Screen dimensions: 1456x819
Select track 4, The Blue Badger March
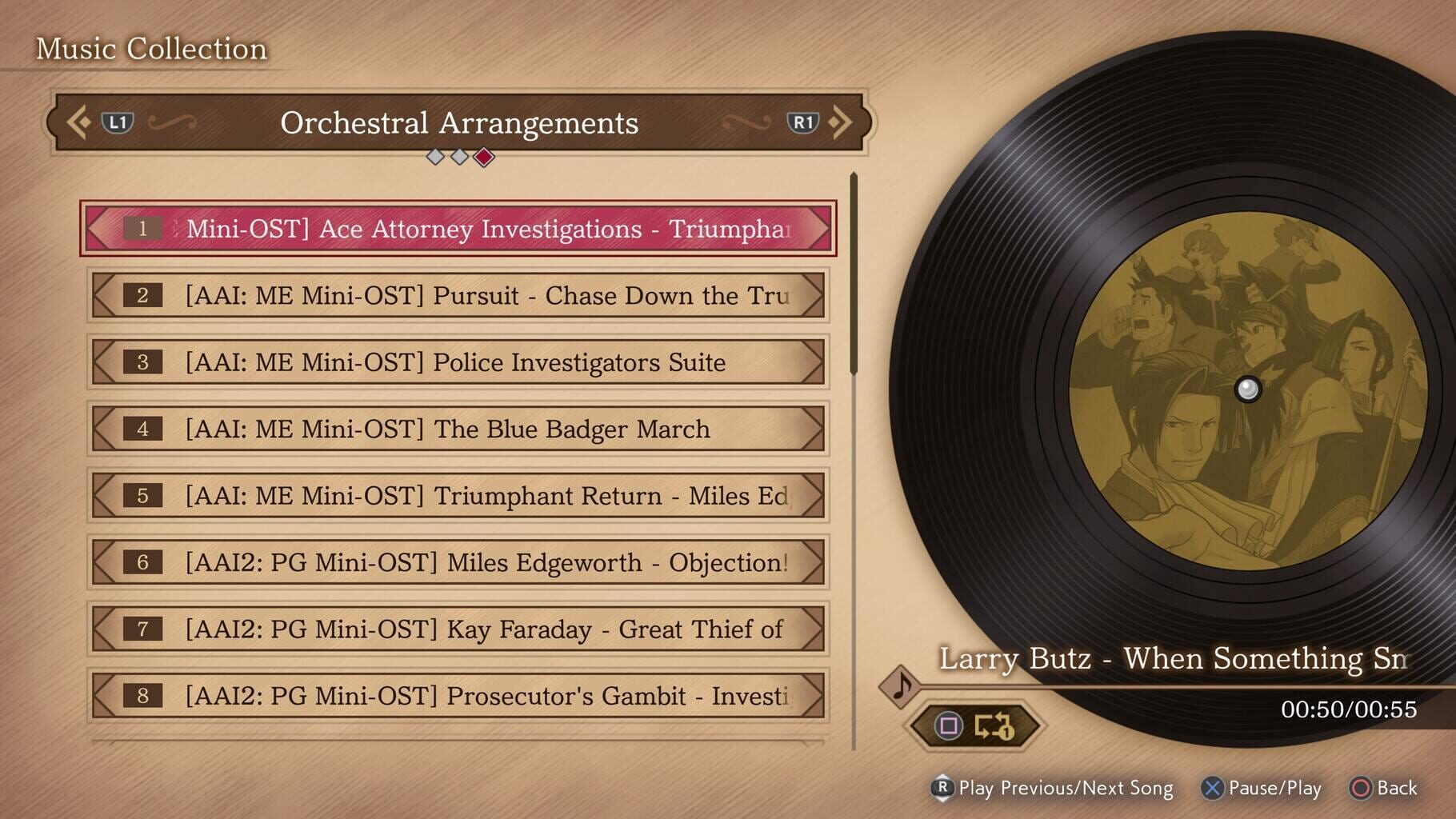460,429
